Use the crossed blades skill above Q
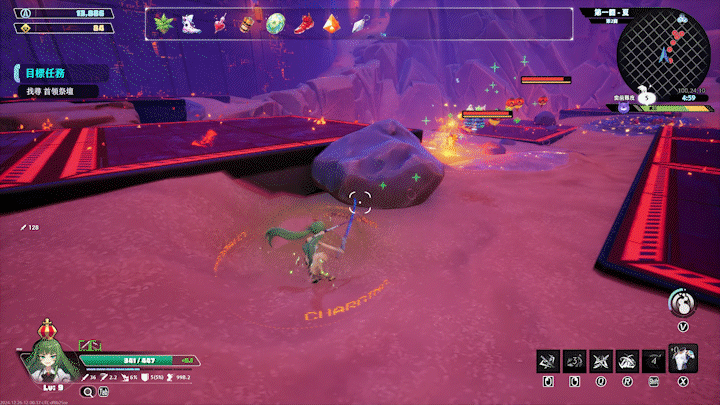The image size is (720, 405). (601, 360)
